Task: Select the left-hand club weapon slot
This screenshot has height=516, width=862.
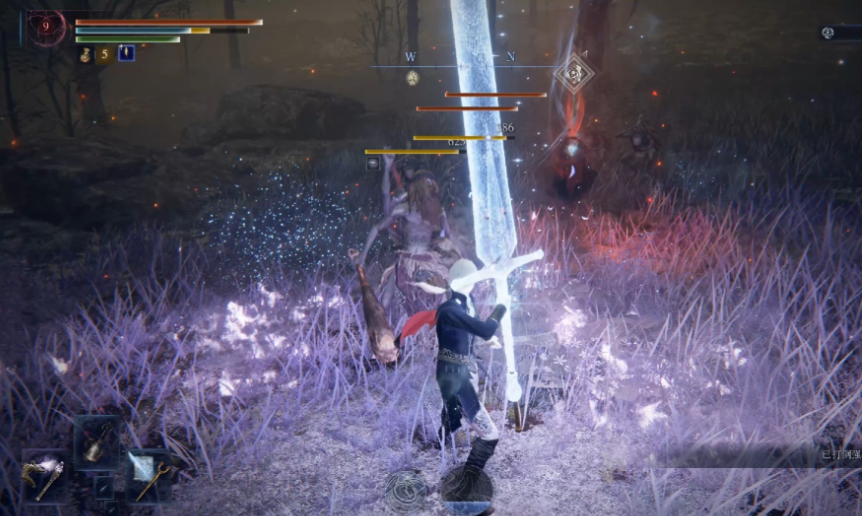Action: 44,477
